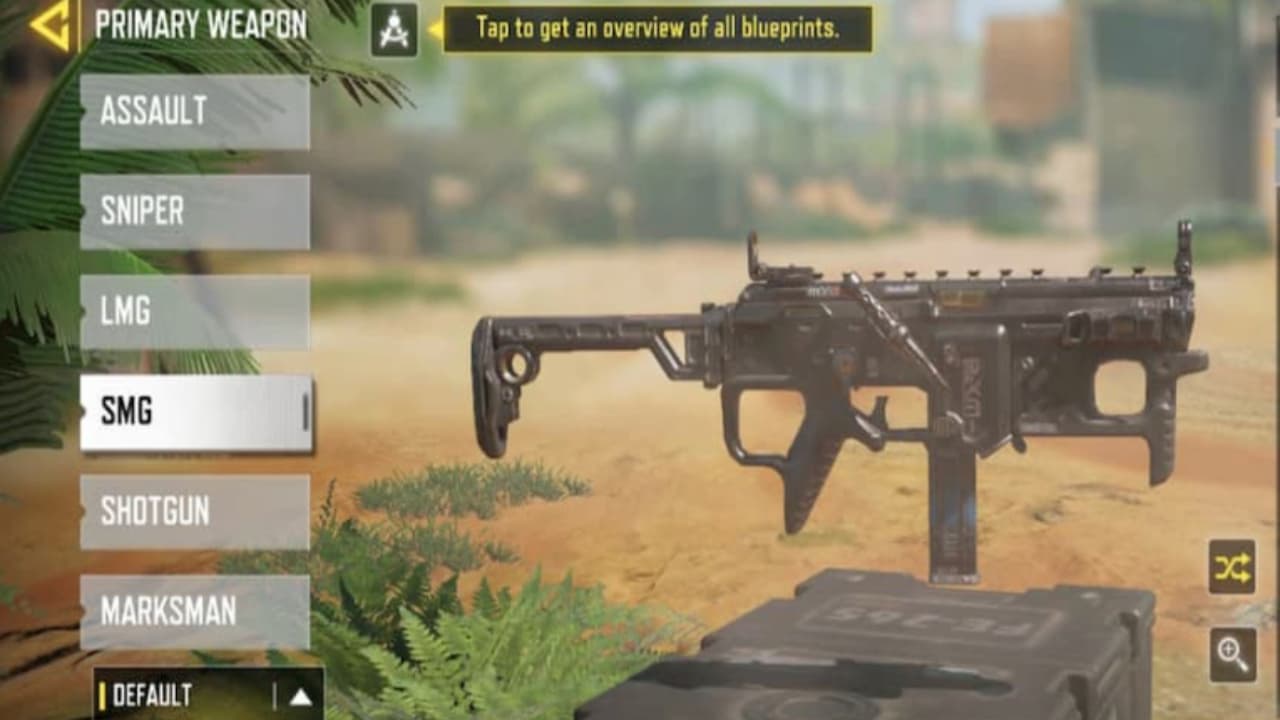Open the SNIPER weapons tab

point(193,211)
